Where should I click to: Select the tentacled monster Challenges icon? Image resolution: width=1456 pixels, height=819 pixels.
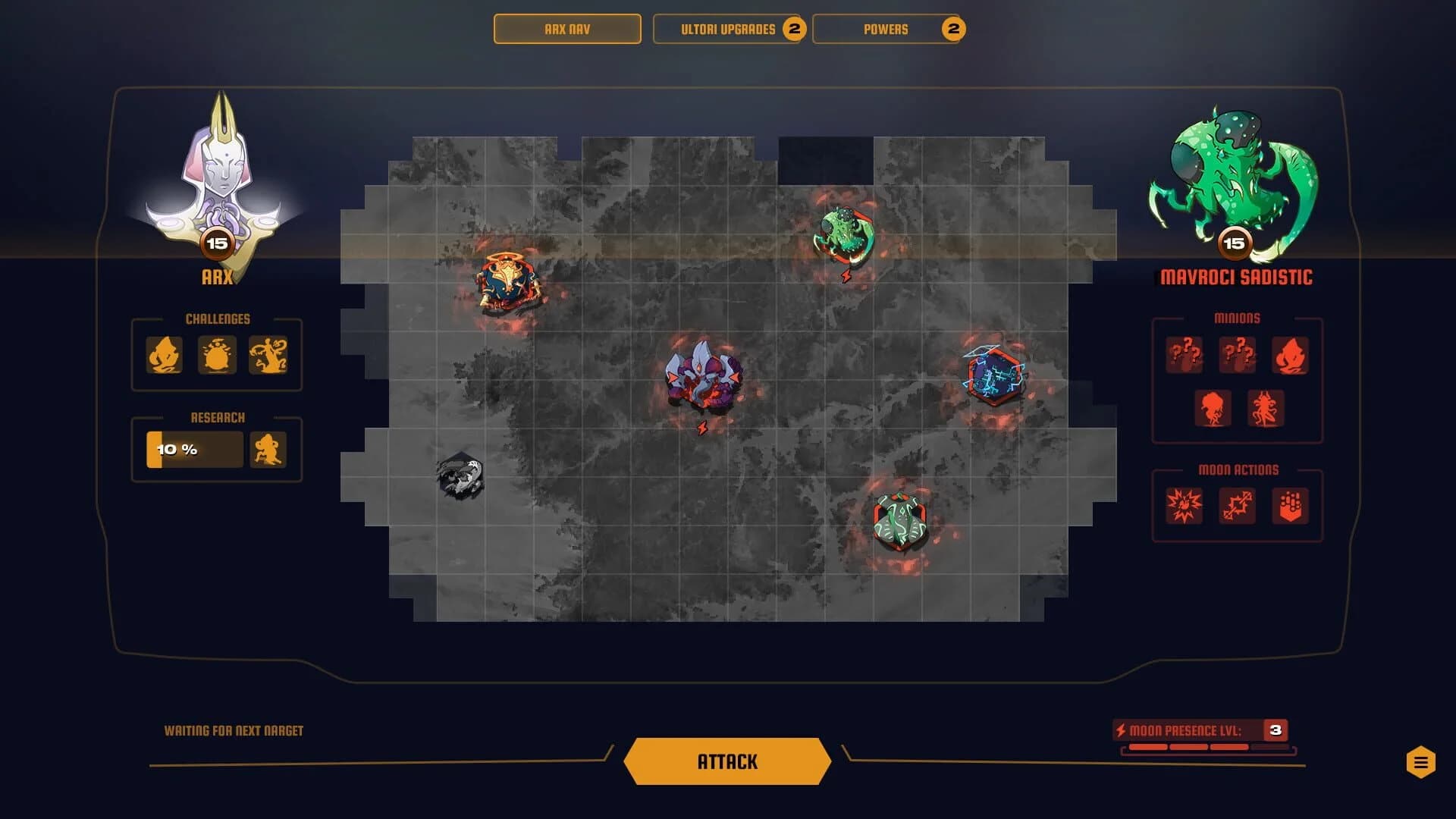[x=269, y=356]
